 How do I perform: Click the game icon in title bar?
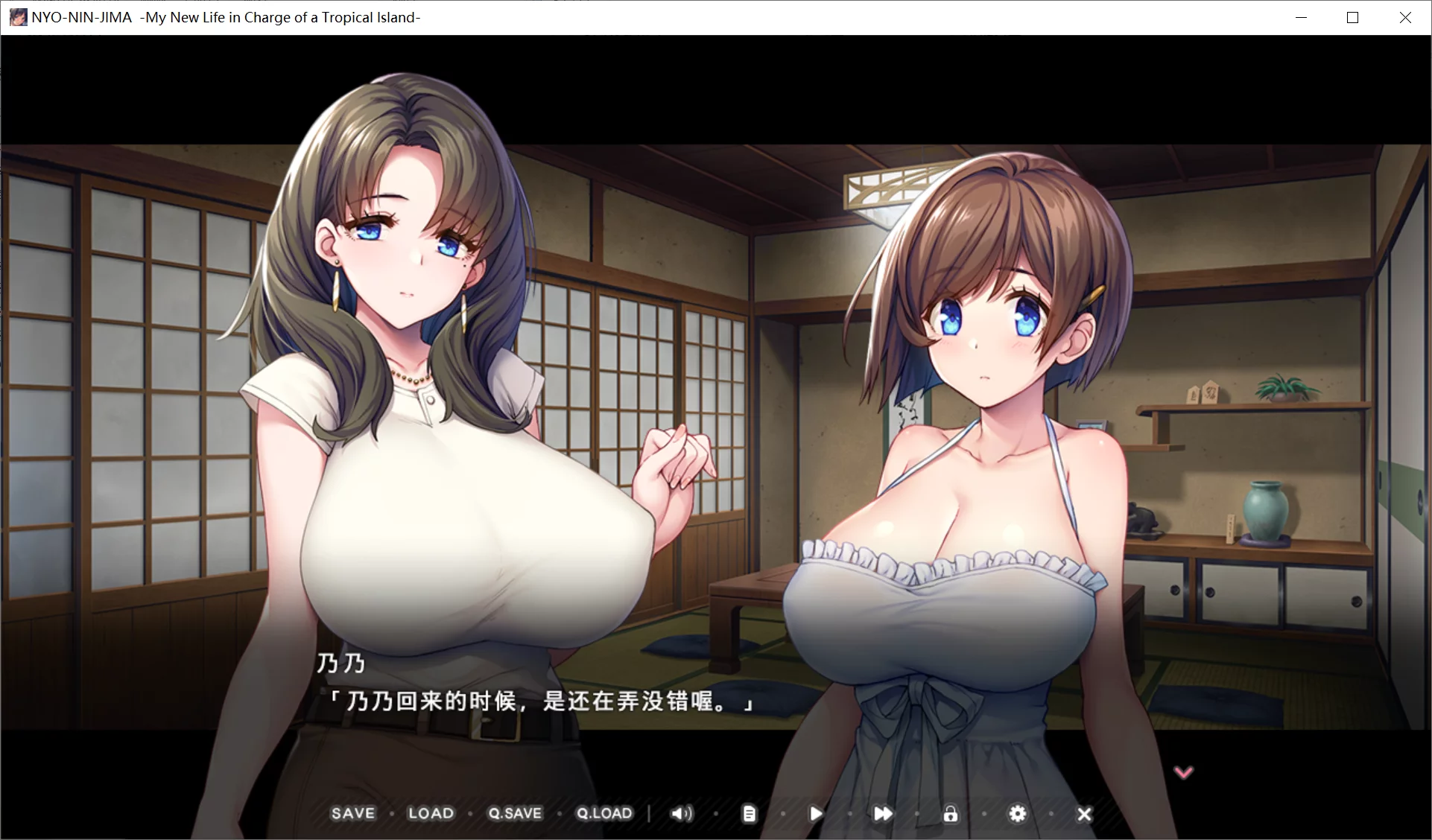16,16
